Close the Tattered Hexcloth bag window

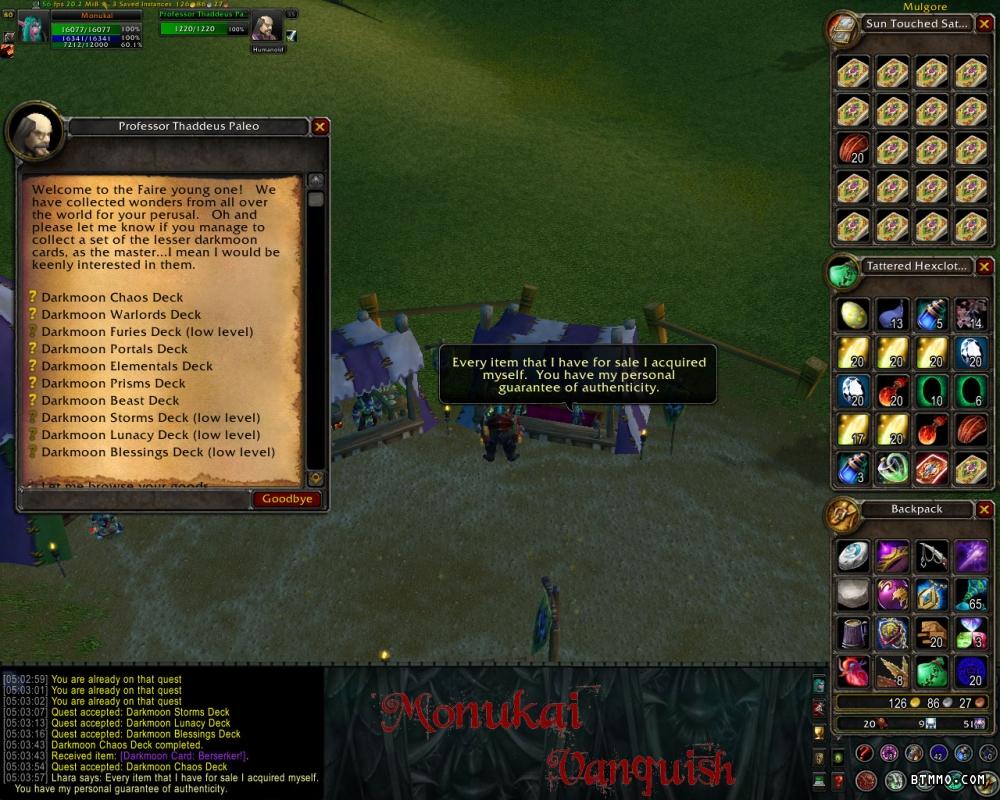(x=984, y=267)
